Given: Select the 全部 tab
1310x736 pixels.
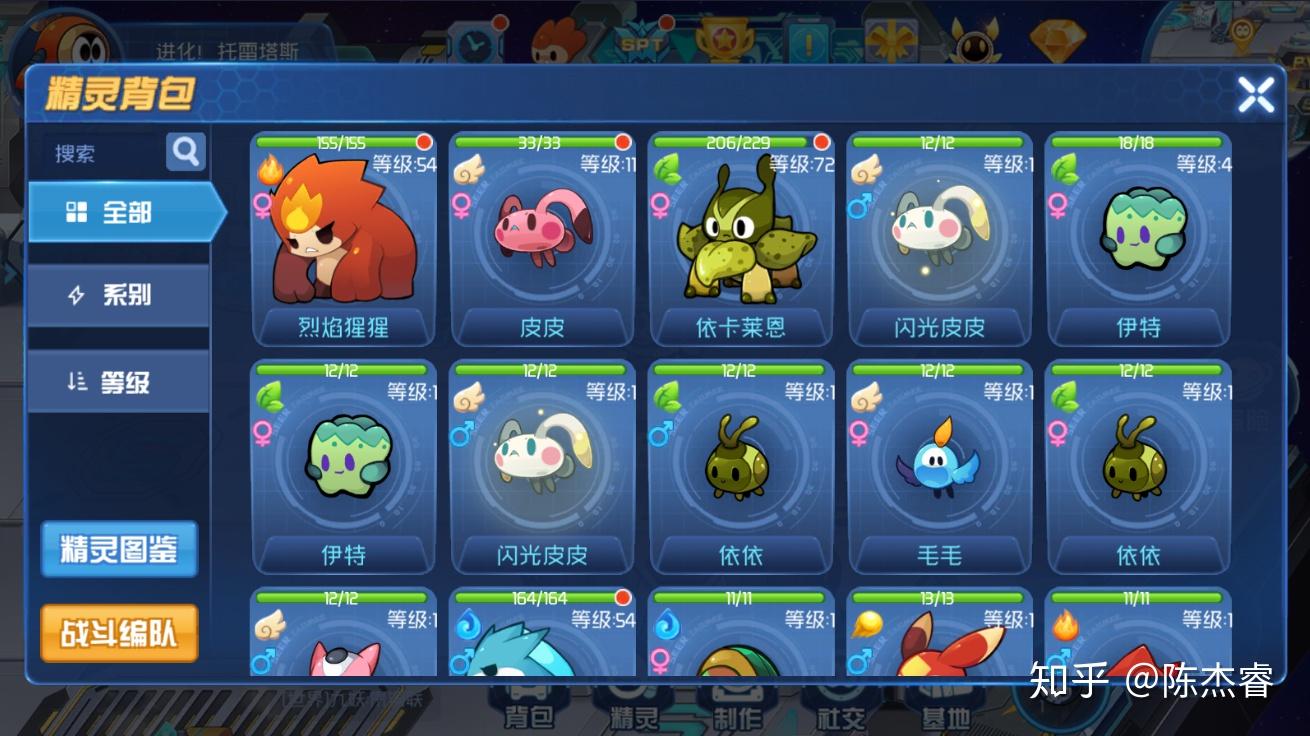Looking at the screenshot, I should coord(122,212).
